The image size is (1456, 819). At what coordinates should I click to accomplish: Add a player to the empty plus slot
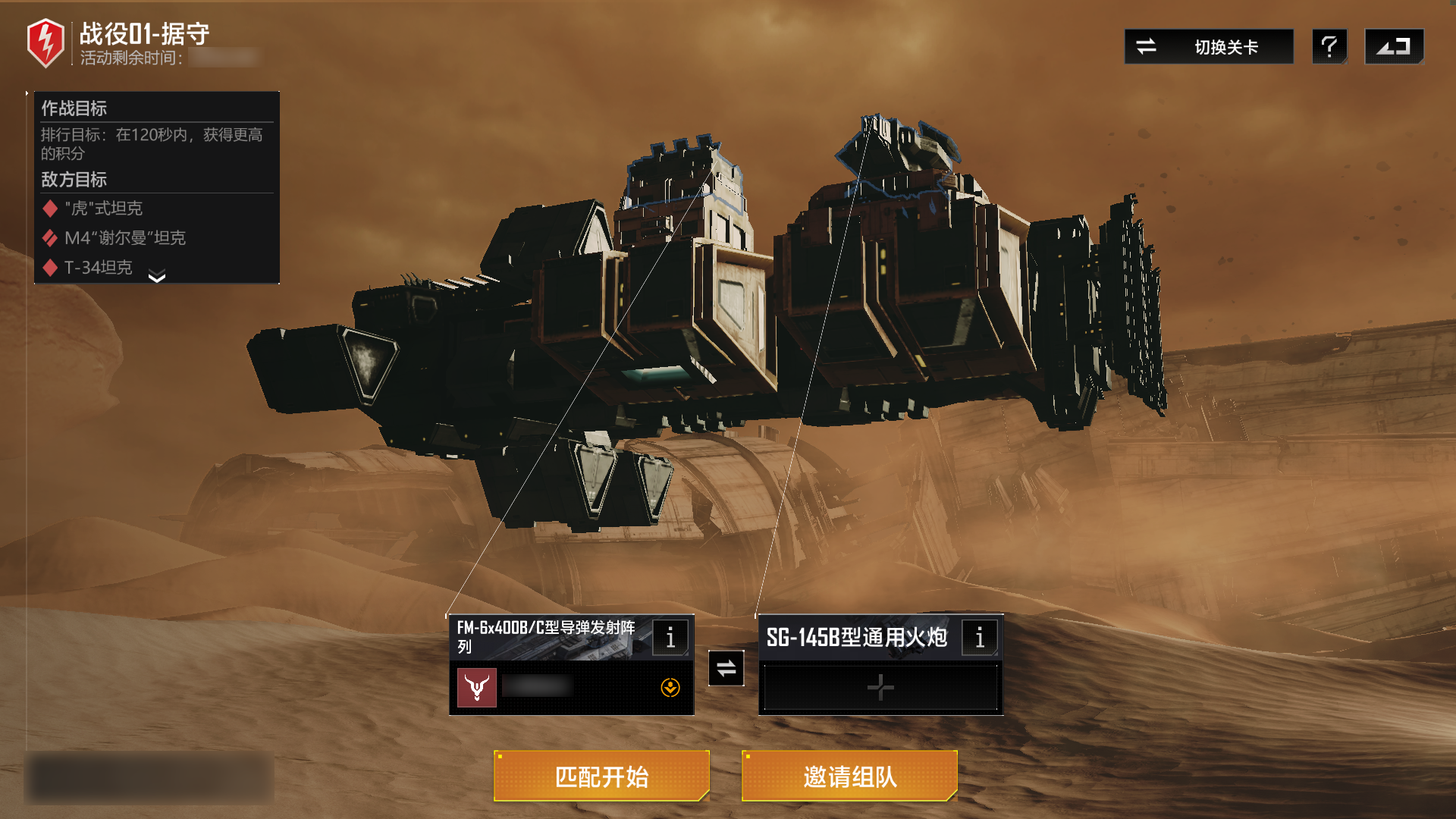(880, 688)
